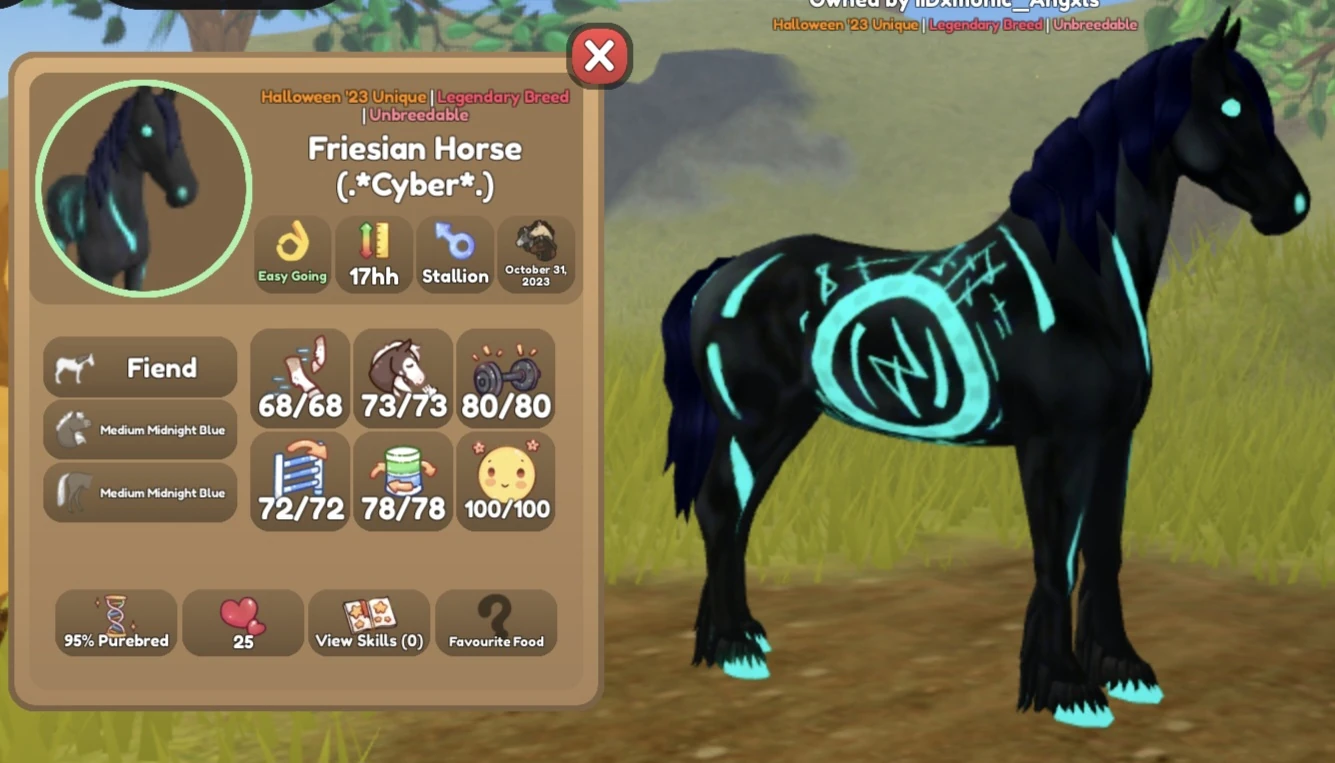Reveal the Favourite Food mystery button
Image resolution: width=1335 pixels, height=763 pixels.
tap(496, 622)
